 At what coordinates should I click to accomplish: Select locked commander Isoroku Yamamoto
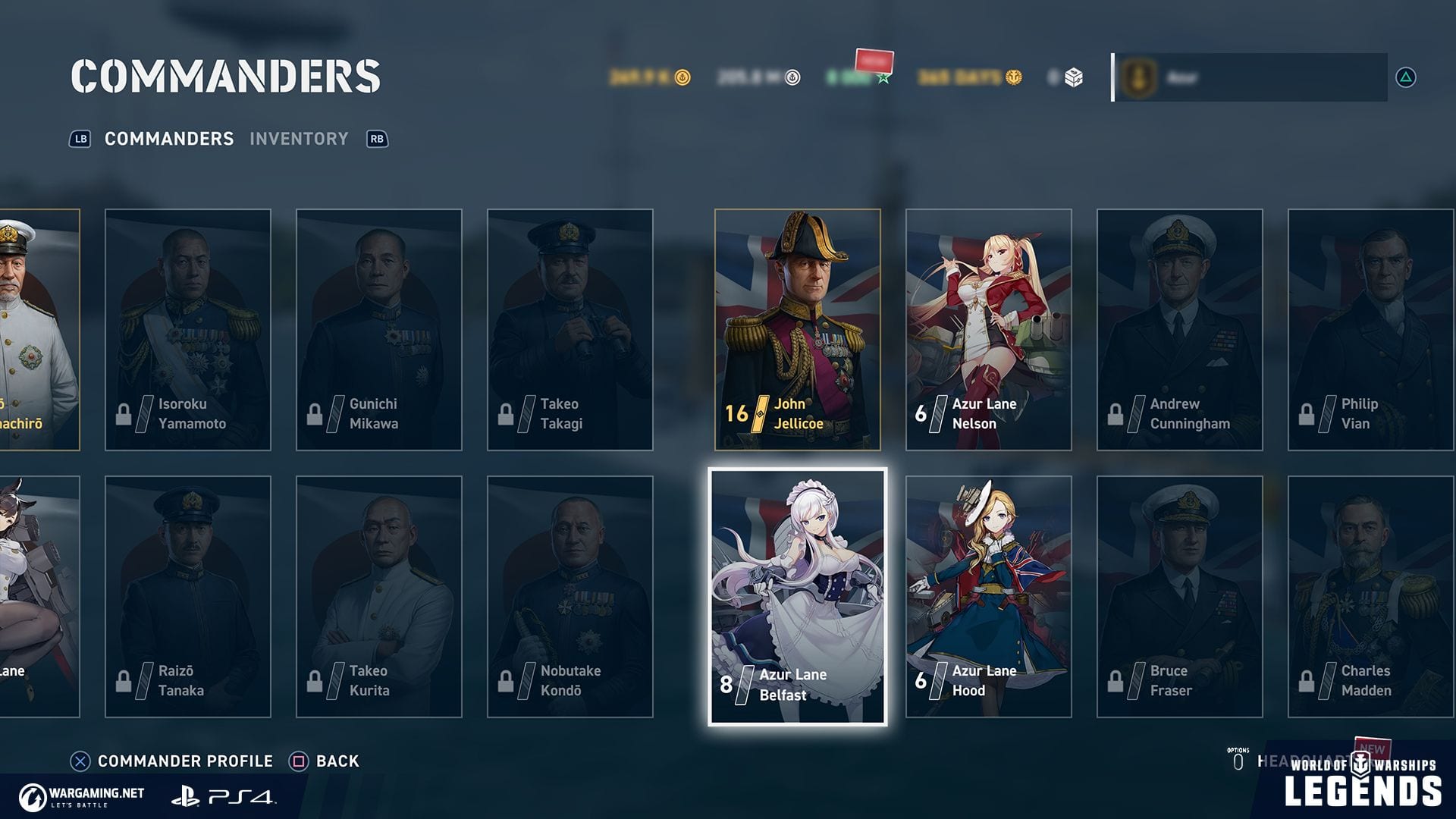coord(187,330)
